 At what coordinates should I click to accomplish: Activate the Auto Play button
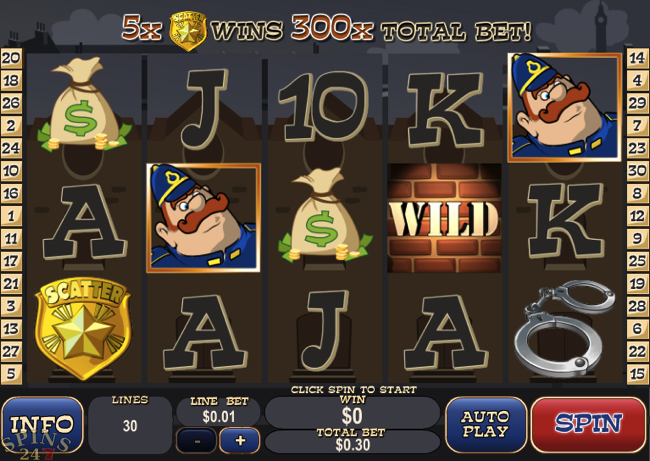[485, 424]
